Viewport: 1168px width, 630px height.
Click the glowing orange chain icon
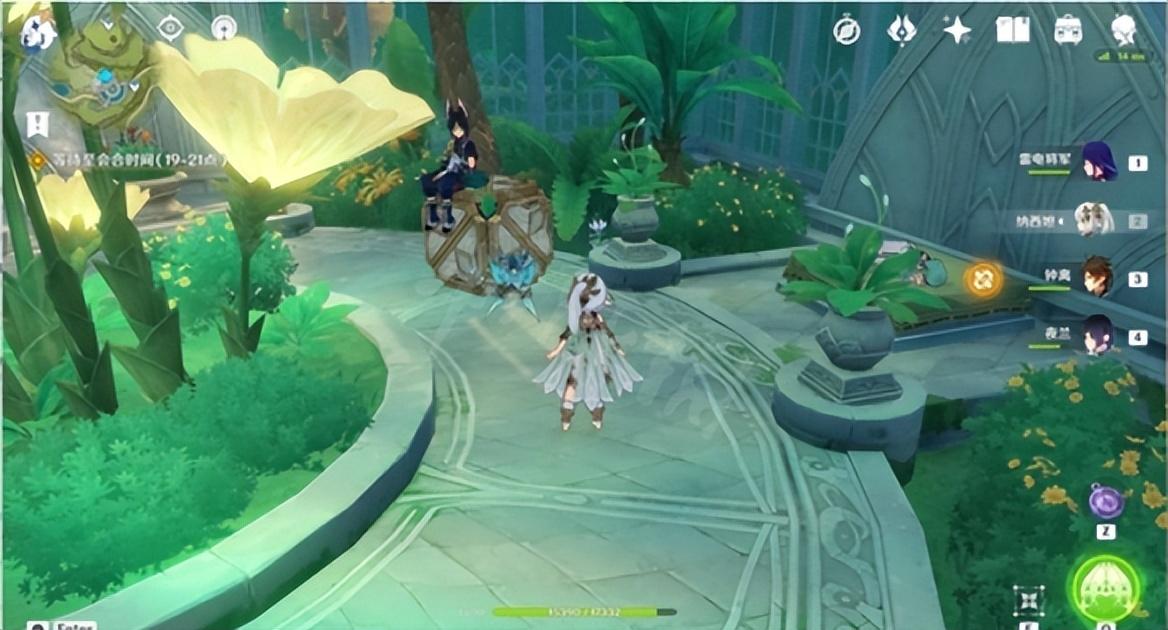pos(982,279)
